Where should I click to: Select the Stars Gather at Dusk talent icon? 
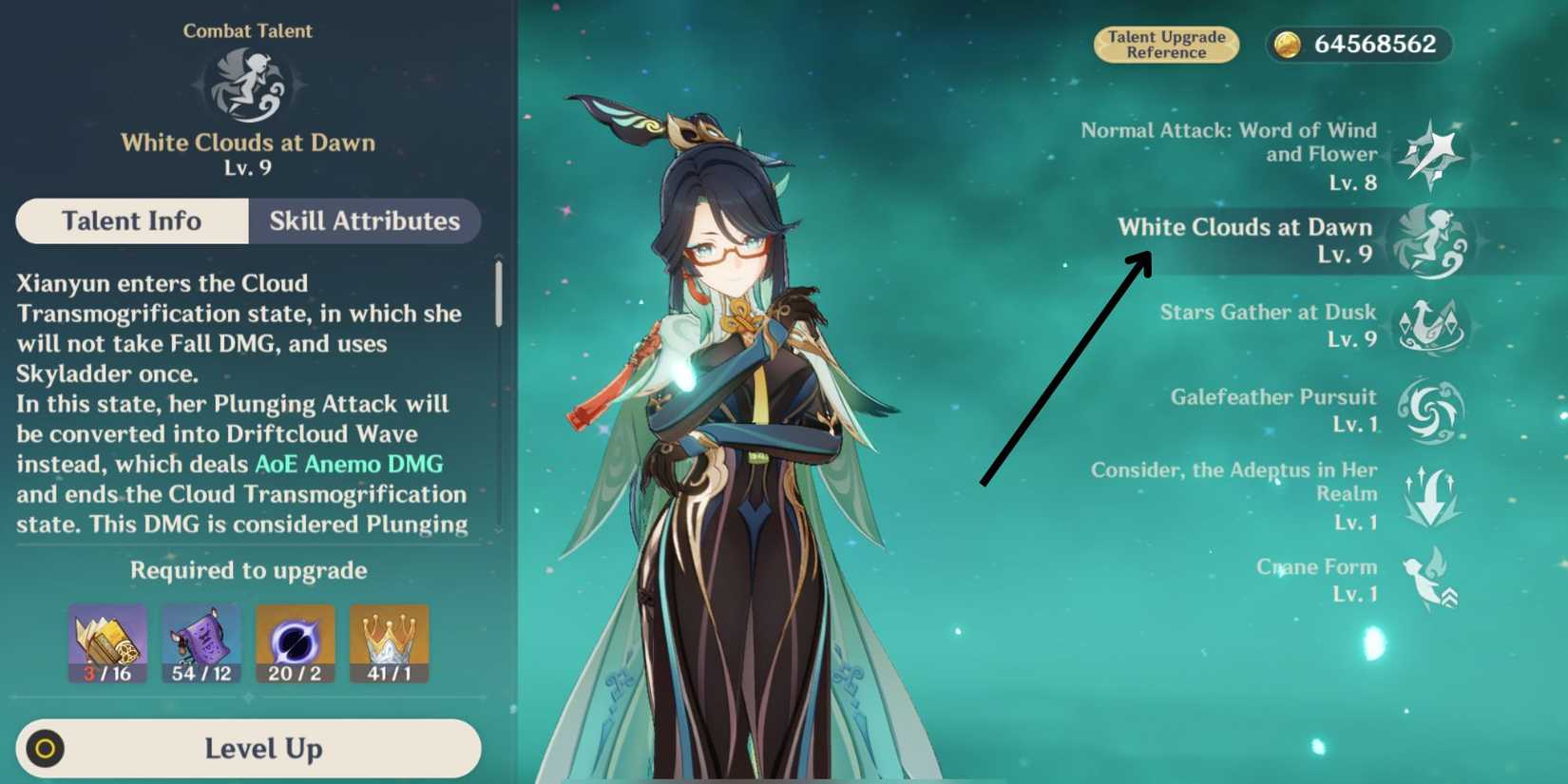(x=1433, y=326)
